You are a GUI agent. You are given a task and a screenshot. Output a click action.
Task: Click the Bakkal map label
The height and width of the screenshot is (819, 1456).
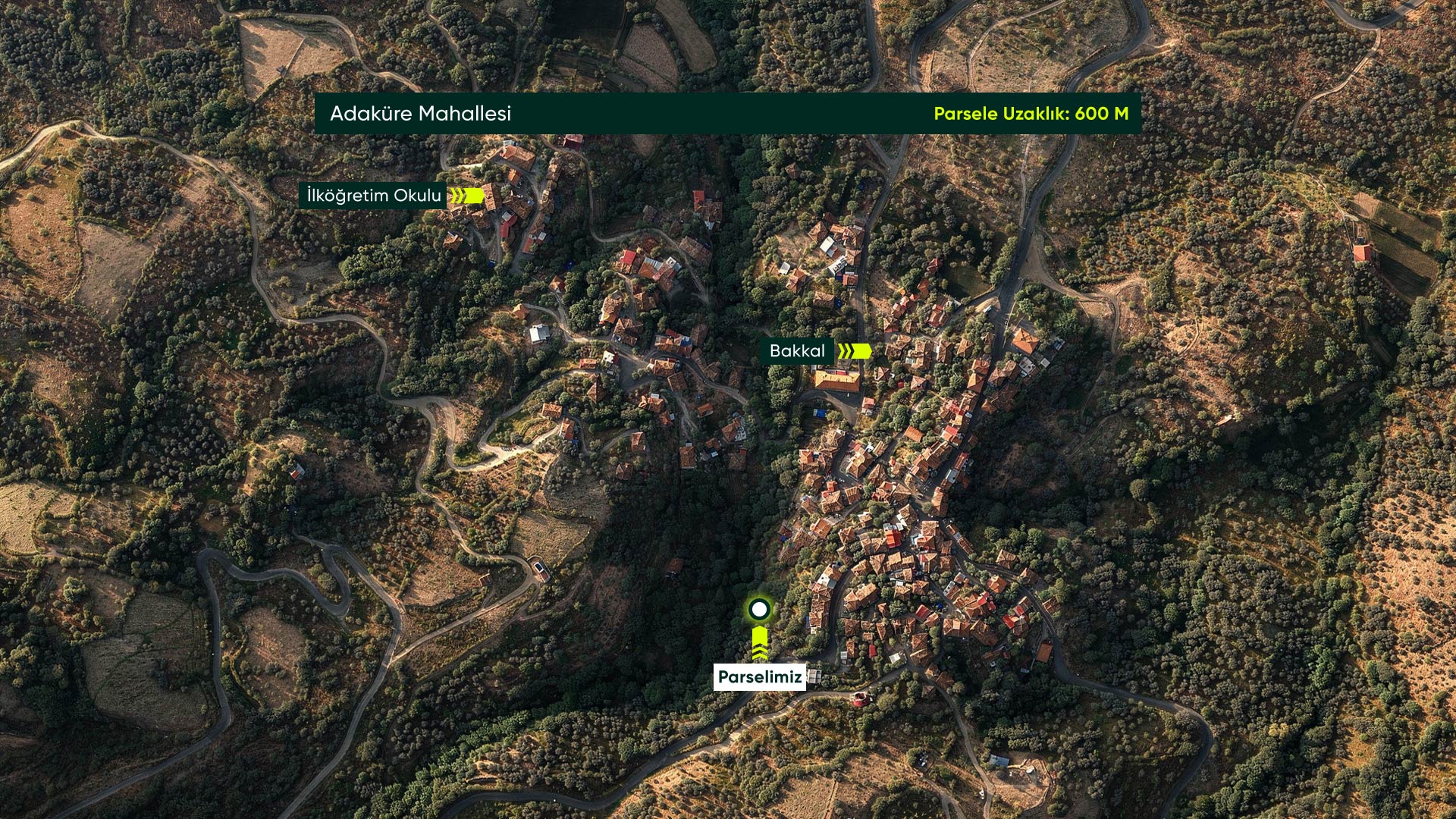pyautogui.click(x=797, y=351)
